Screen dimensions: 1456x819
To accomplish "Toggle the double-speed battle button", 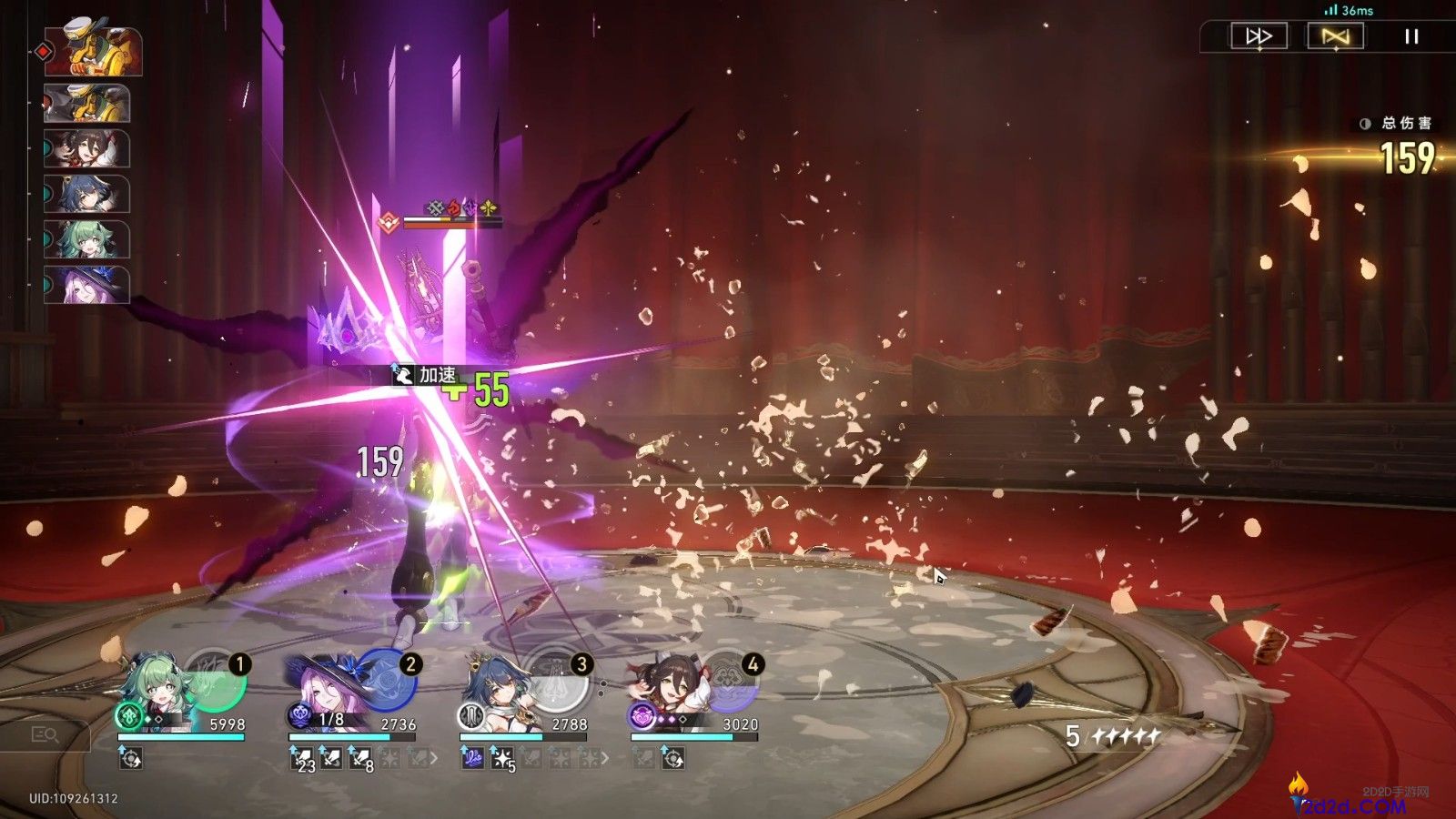I will pyautogui.click(x=1259, y=36).
